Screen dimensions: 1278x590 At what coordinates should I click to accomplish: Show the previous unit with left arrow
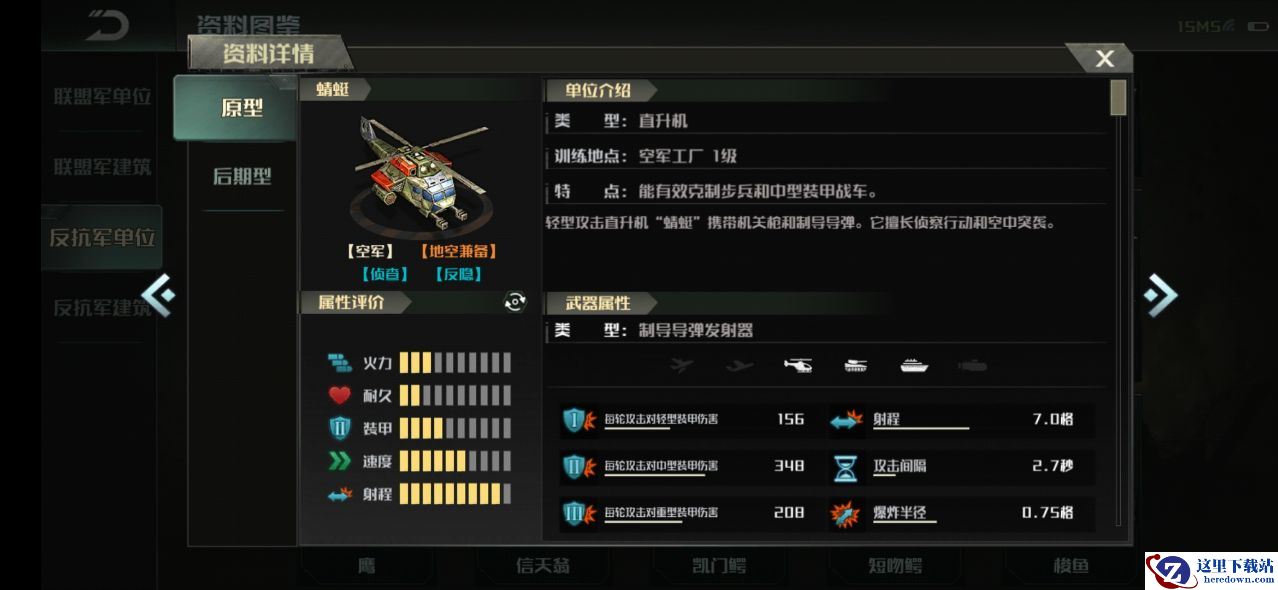(x=158, y=294)
